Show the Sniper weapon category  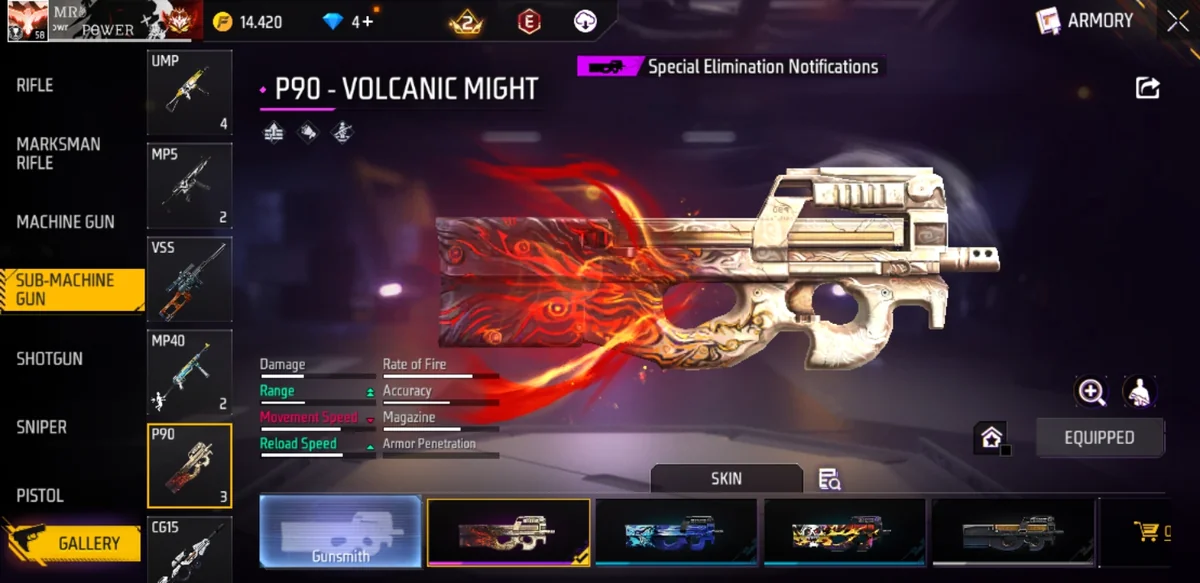click(42, 427)
